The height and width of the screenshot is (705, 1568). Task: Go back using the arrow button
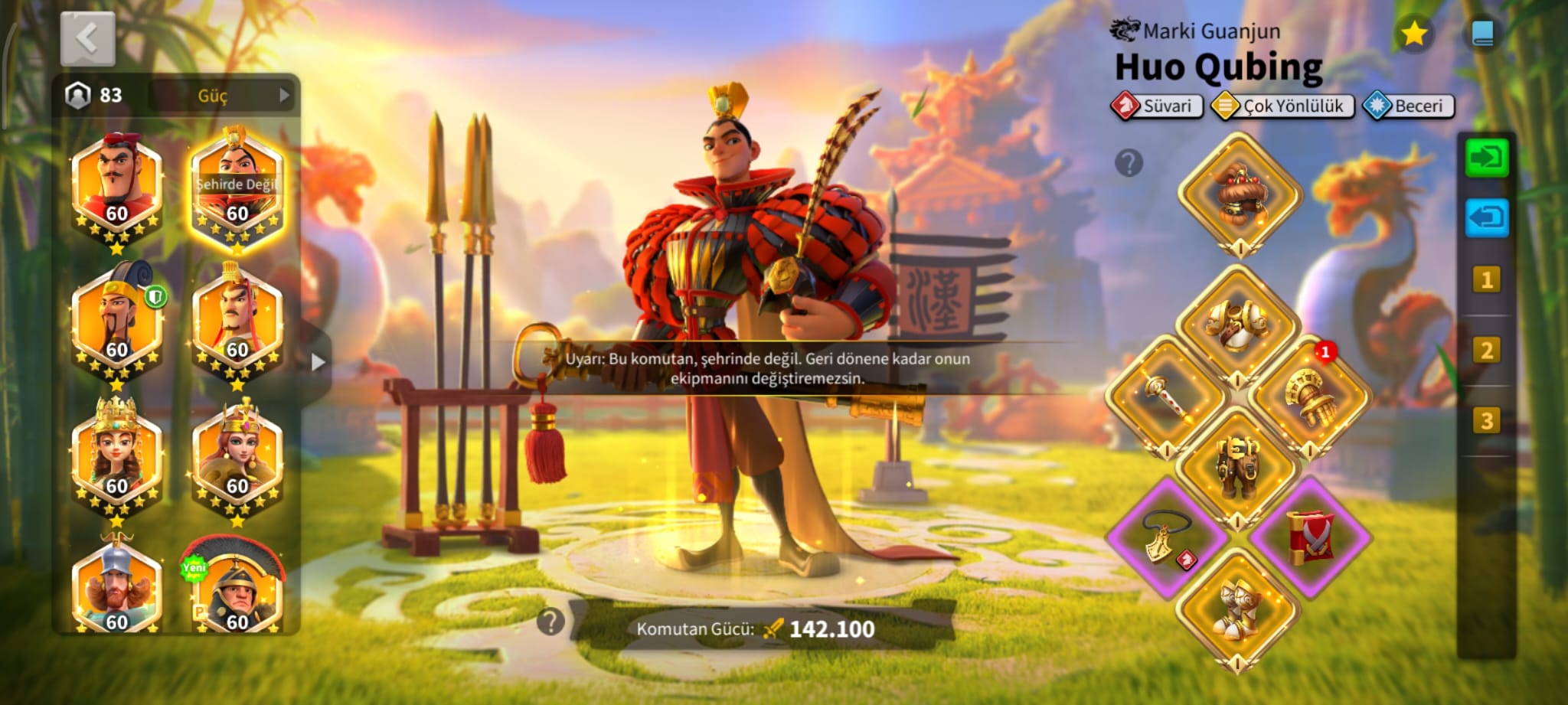(87, 38)
